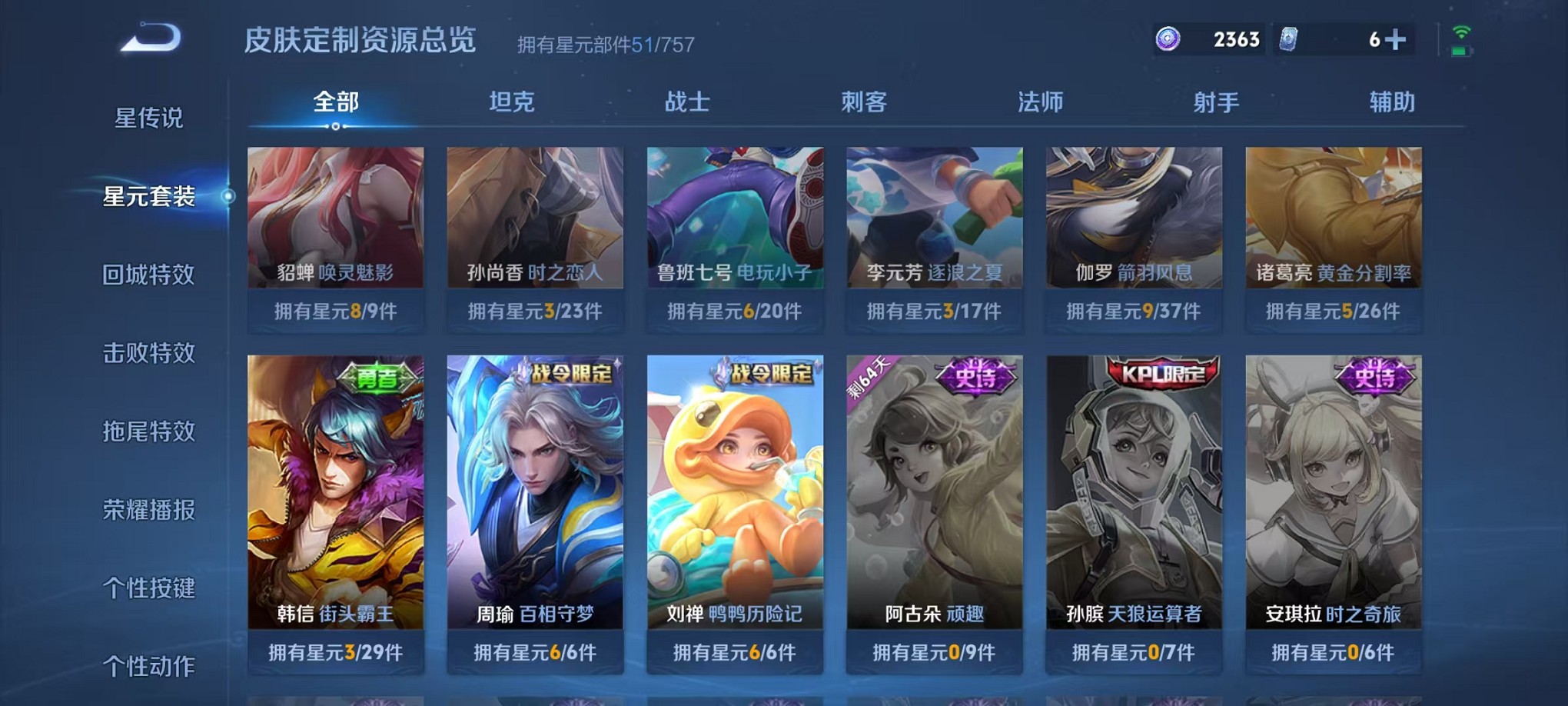Open the 回城特效 section

click(145, 275)
